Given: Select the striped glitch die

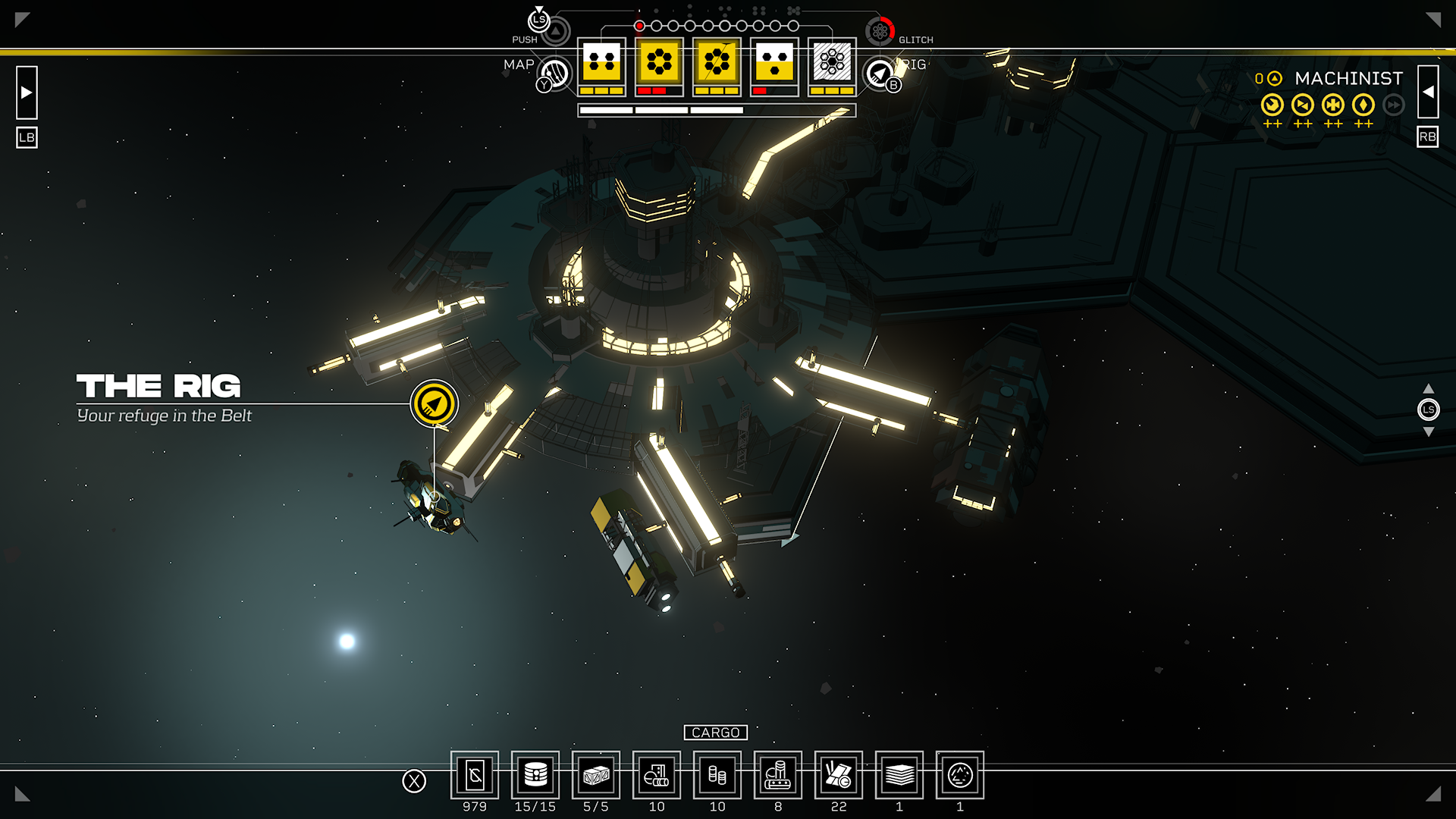Looking at the screenshot, I should 832,64.
